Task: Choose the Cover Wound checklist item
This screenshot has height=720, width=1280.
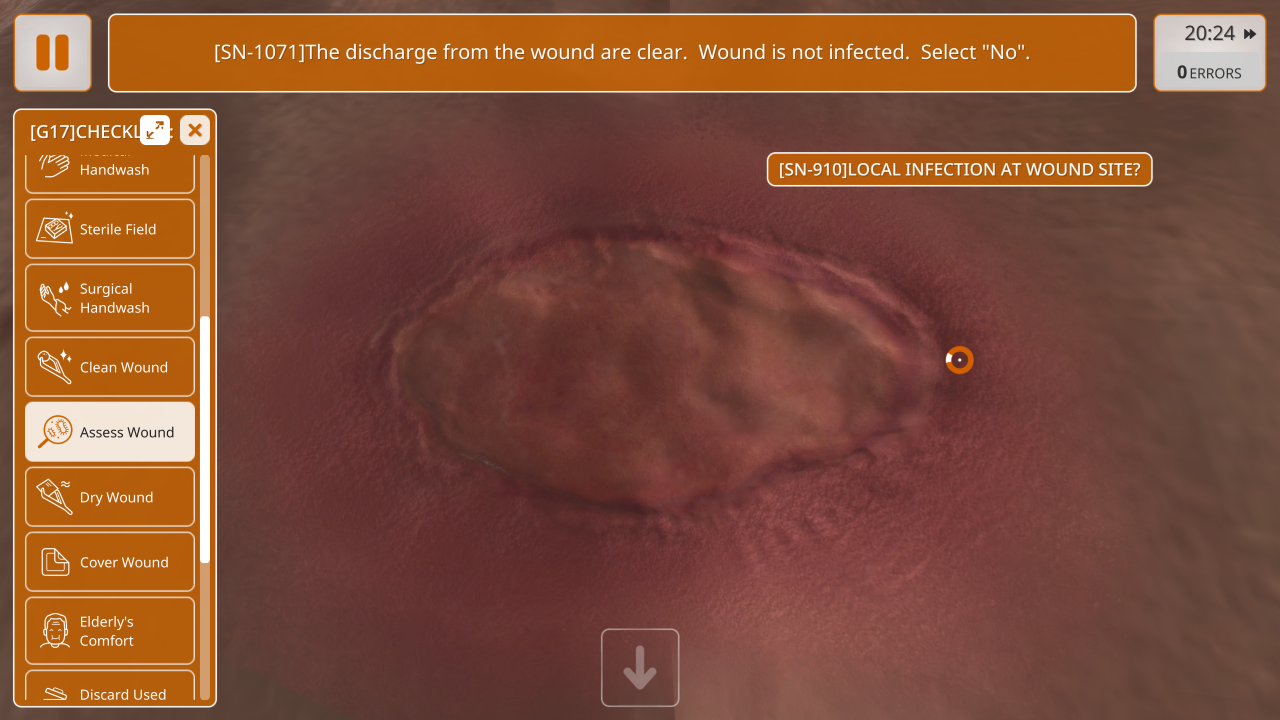Action: pos(110,562)
